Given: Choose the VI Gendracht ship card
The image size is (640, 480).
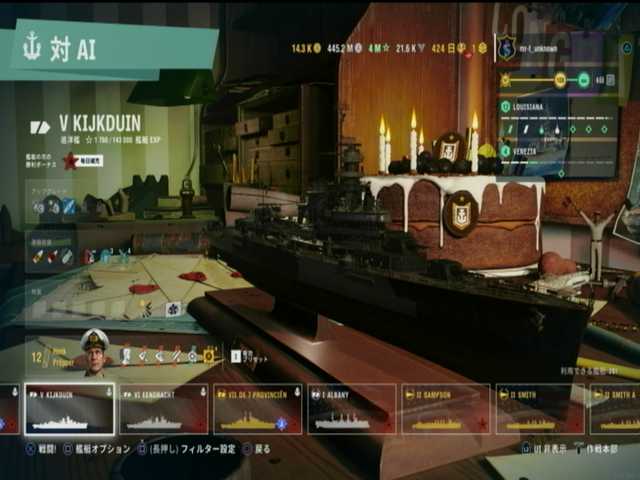Looking at the screenshot, I should point(162,410).
